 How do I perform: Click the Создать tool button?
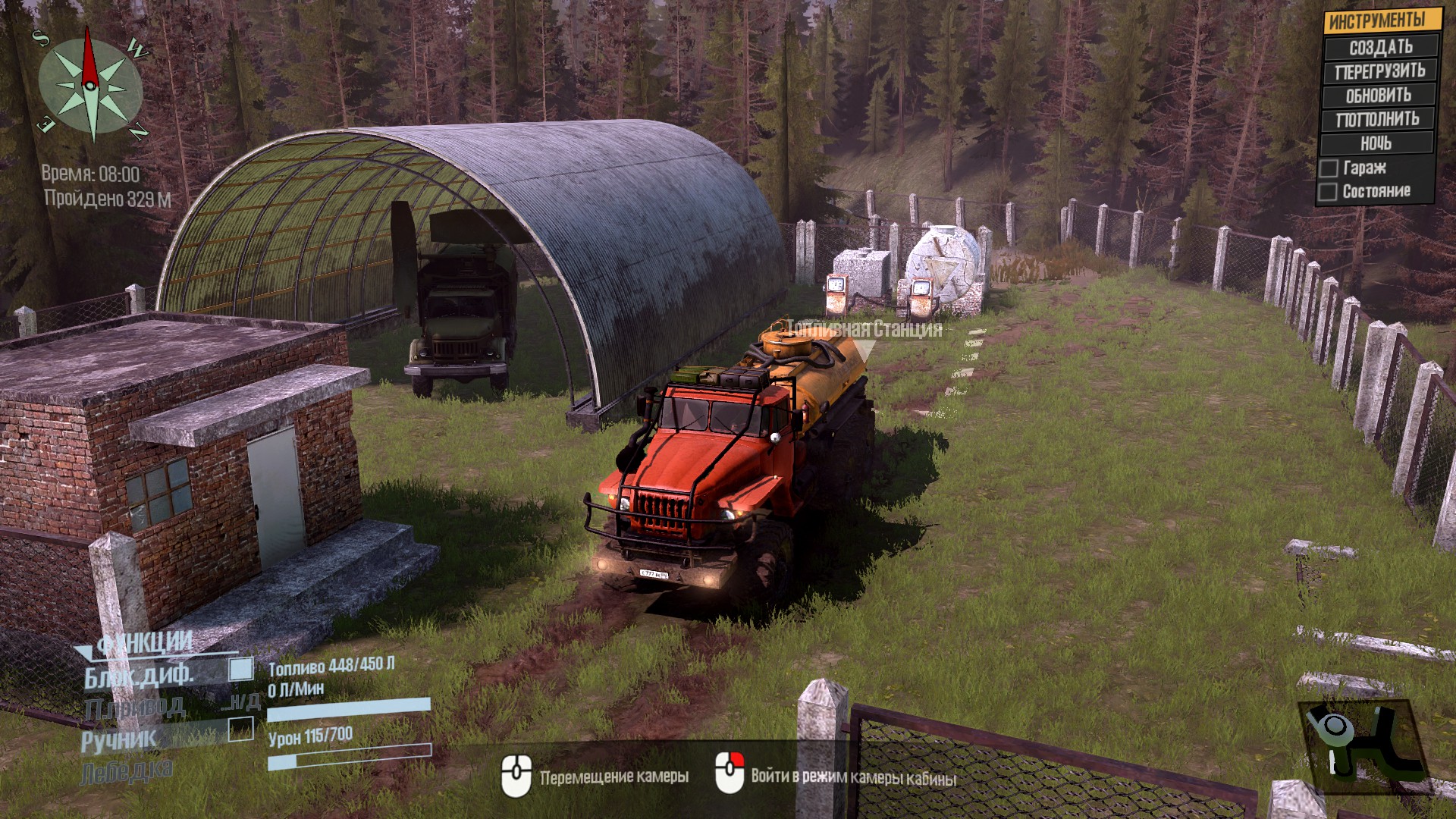(x=1380, y=47)
